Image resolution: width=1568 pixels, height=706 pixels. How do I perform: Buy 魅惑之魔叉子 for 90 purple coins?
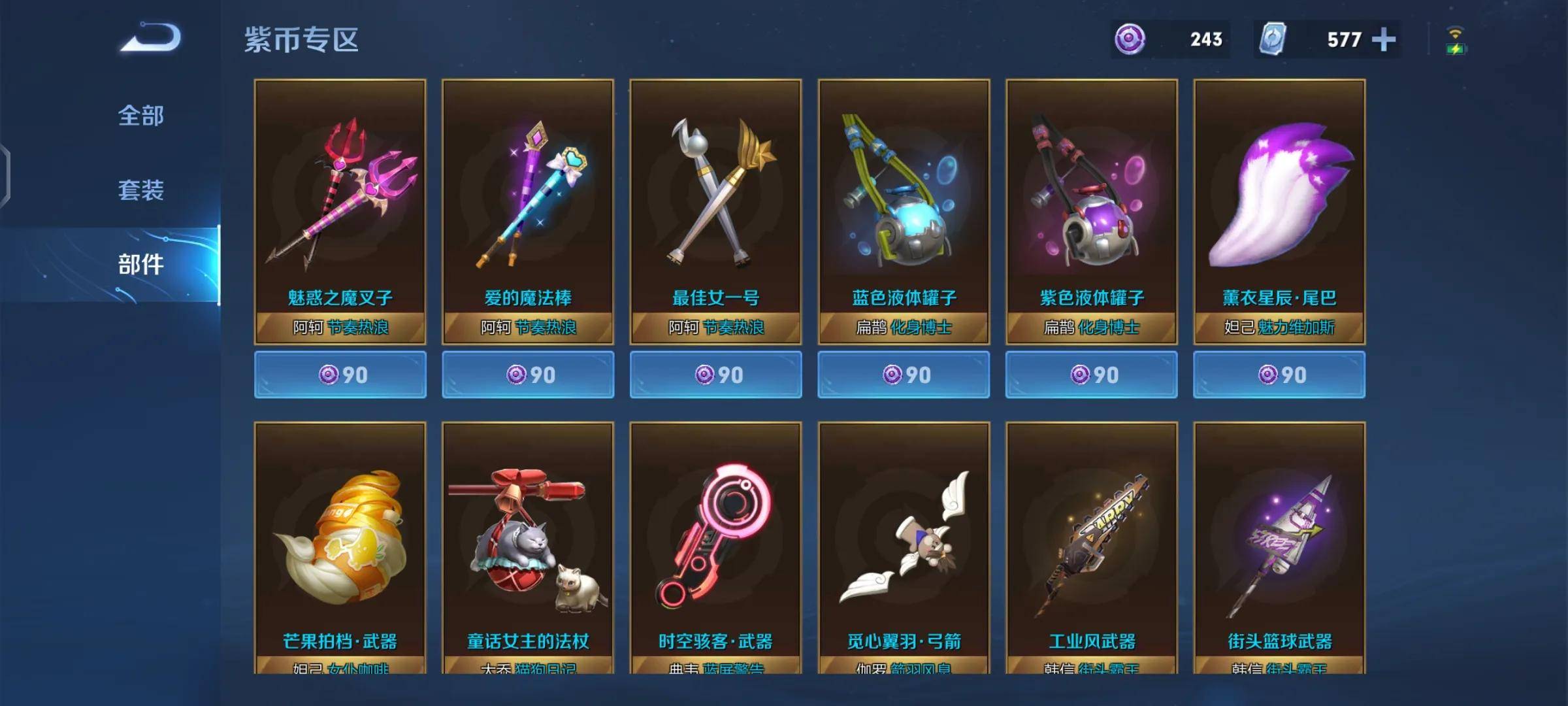340,375
